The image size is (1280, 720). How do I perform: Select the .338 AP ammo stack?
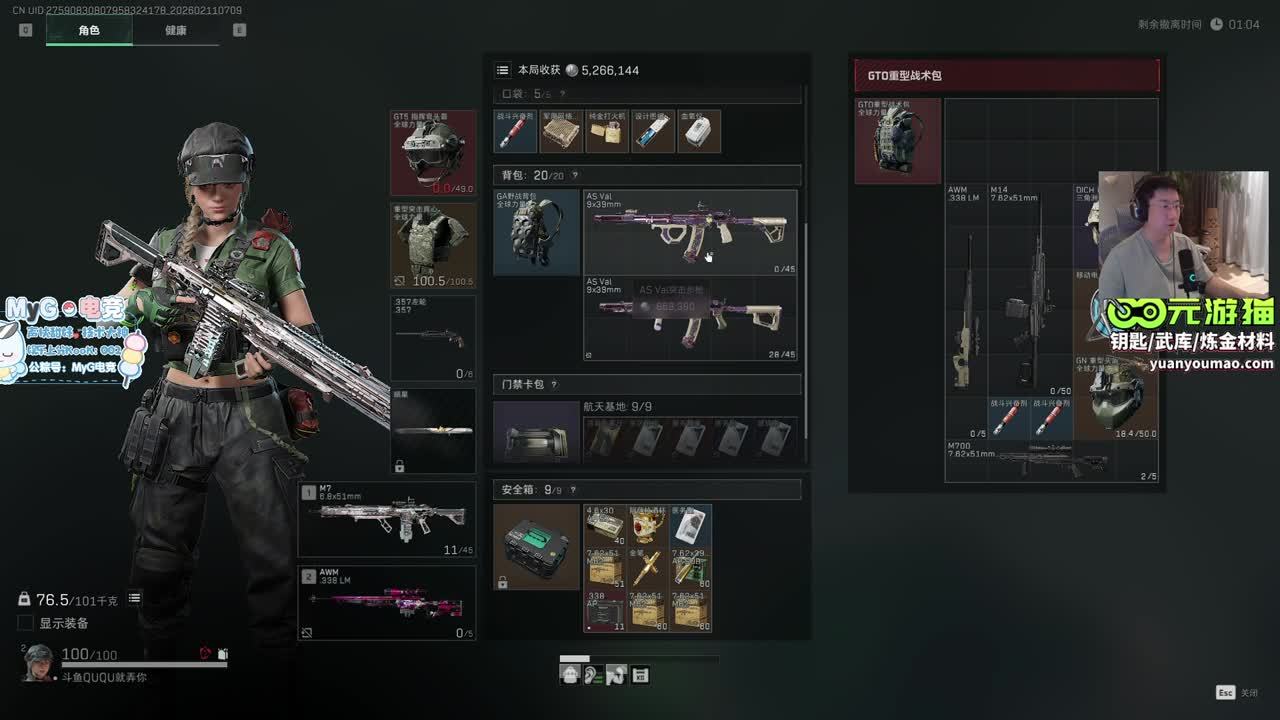pyautogui.click(x=604, y=611)
